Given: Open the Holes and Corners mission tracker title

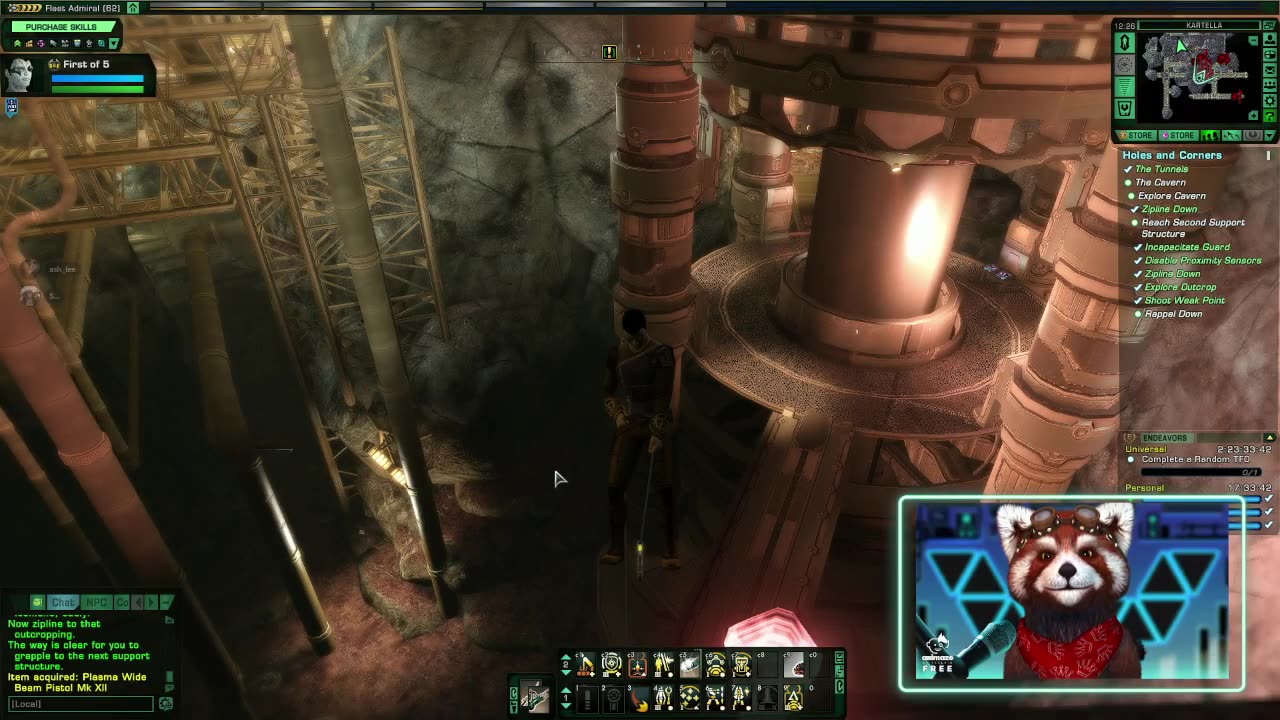Looking at the screenshot, I should pos(1171,155).
